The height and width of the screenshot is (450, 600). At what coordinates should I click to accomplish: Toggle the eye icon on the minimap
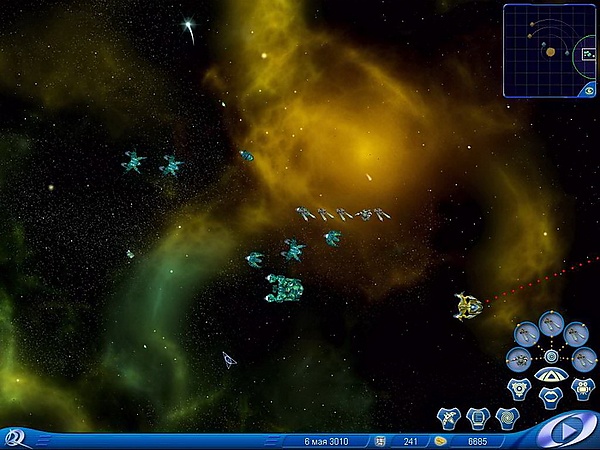pos(590,90)
